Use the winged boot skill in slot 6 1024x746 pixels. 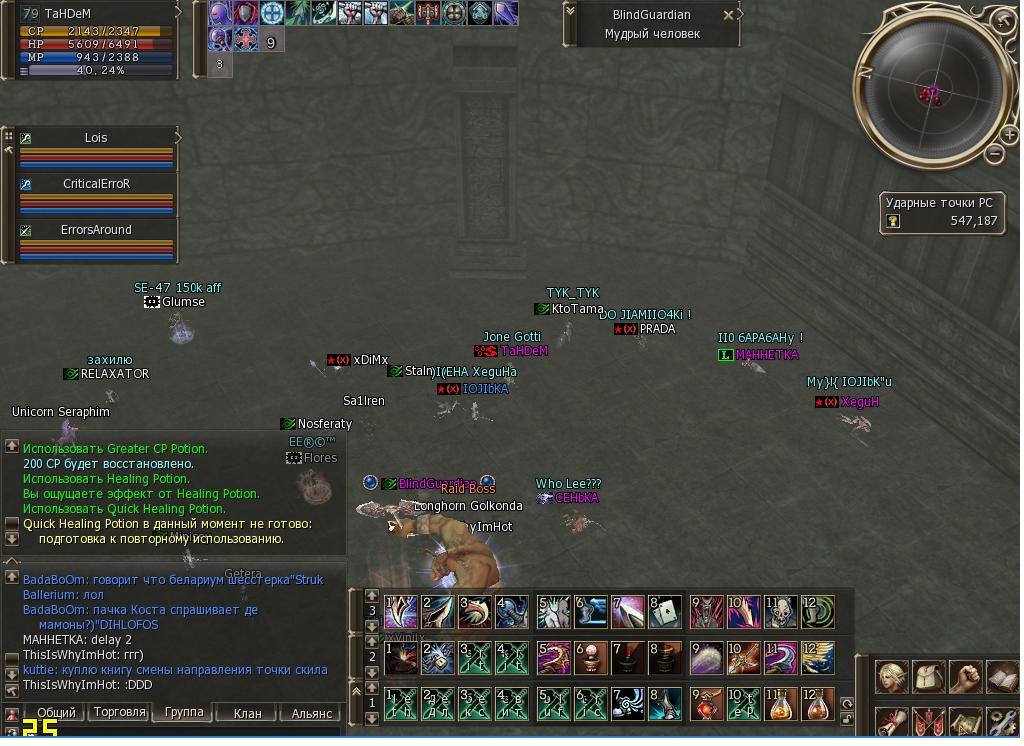tap(589, 611)
